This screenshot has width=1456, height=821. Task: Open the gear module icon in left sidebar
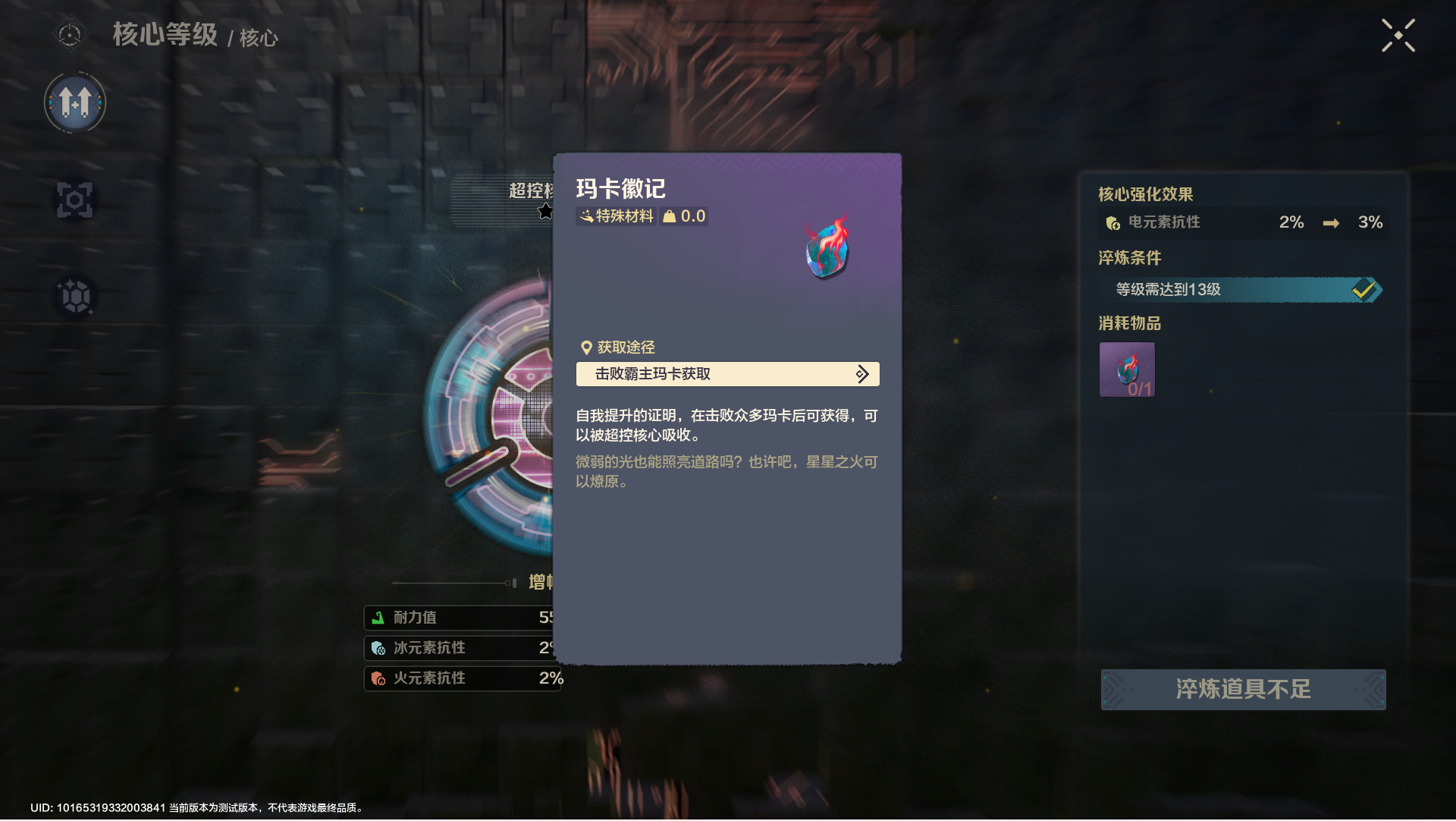(x=74, y=199)
